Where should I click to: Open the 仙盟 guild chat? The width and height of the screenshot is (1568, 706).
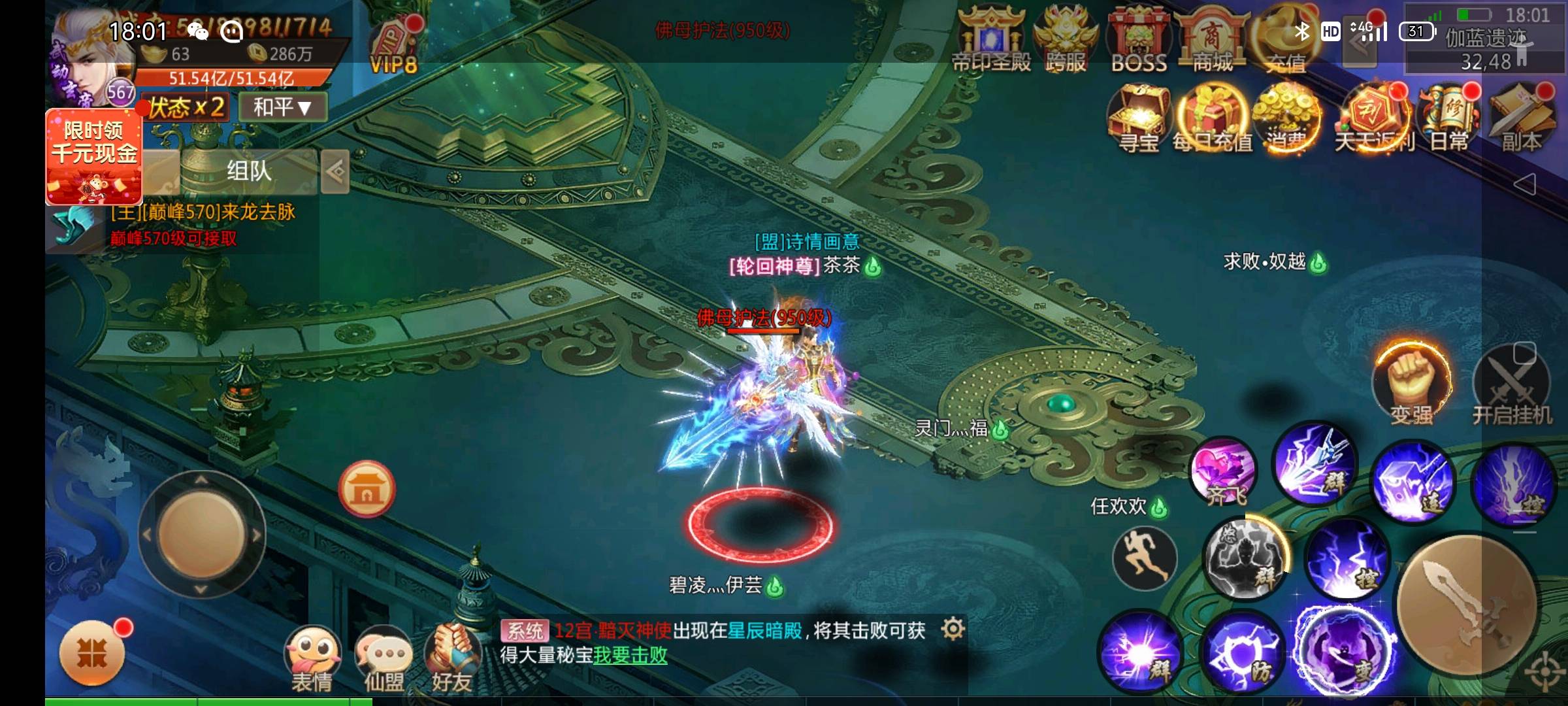[384, 657]
